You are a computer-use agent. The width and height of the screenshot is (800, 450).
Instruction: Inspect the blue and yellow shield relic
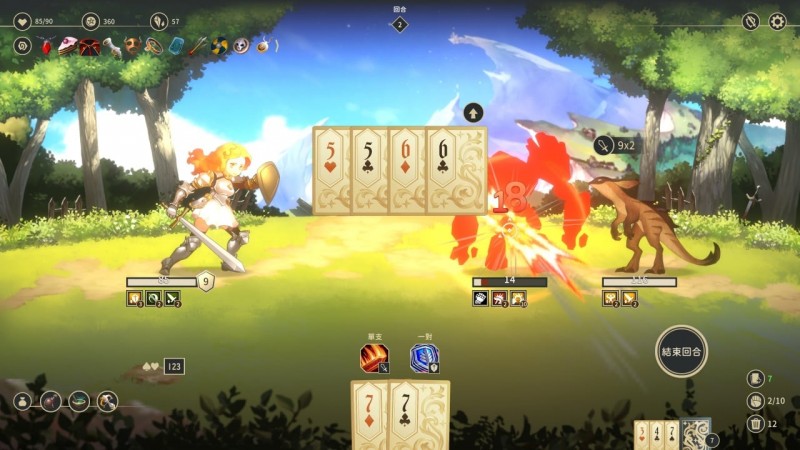point(220,45)
